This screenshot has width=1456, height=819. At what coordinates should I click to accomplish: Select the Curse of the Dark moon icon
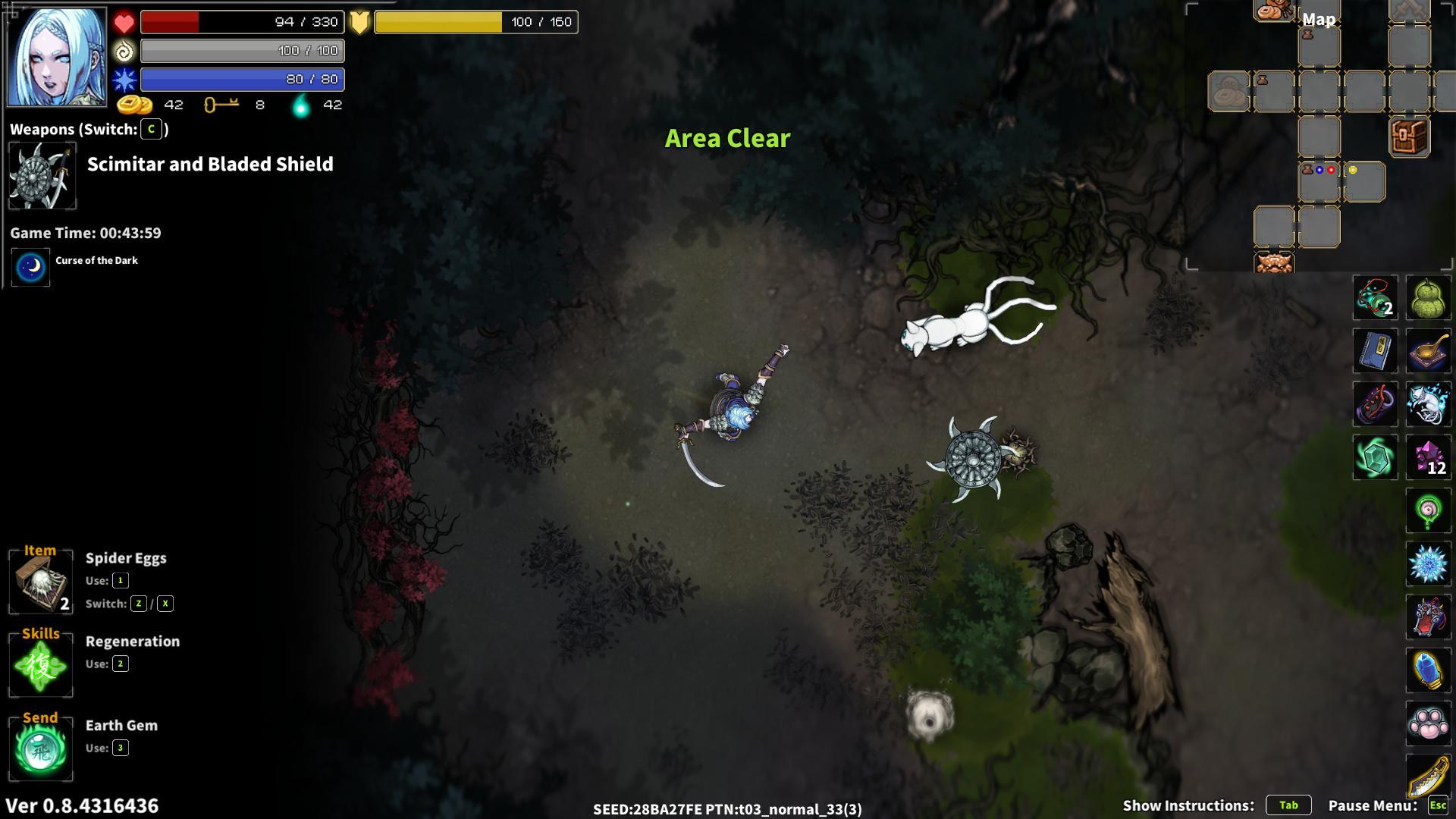(x=29, y=267)
